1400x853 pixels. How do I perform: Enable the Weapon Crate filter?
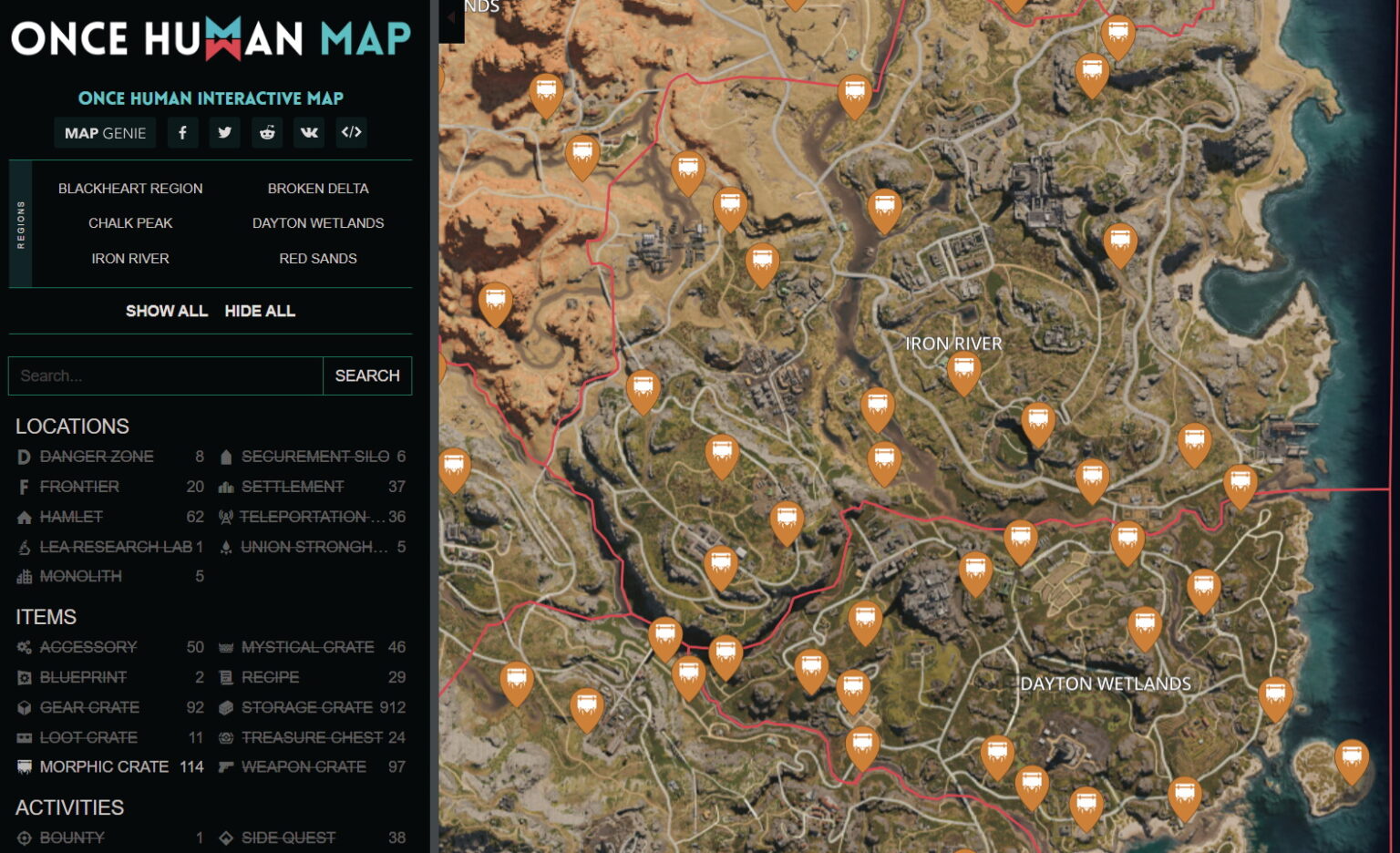[x=304, y=767]
